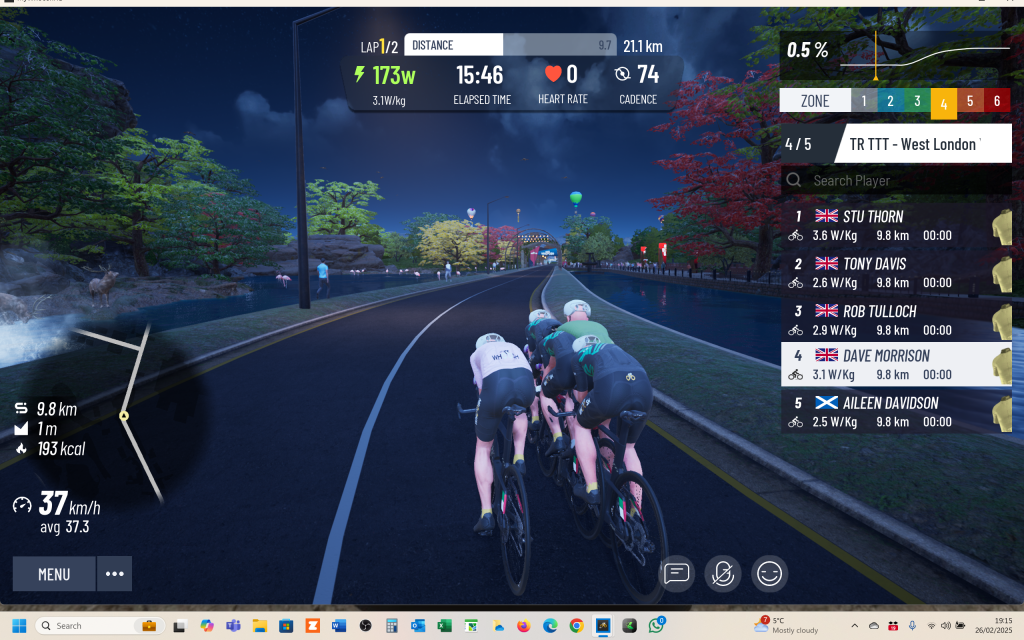Open the MENU button
Viewport: 1024px width, 640px height.
click(x=54, y=574)
